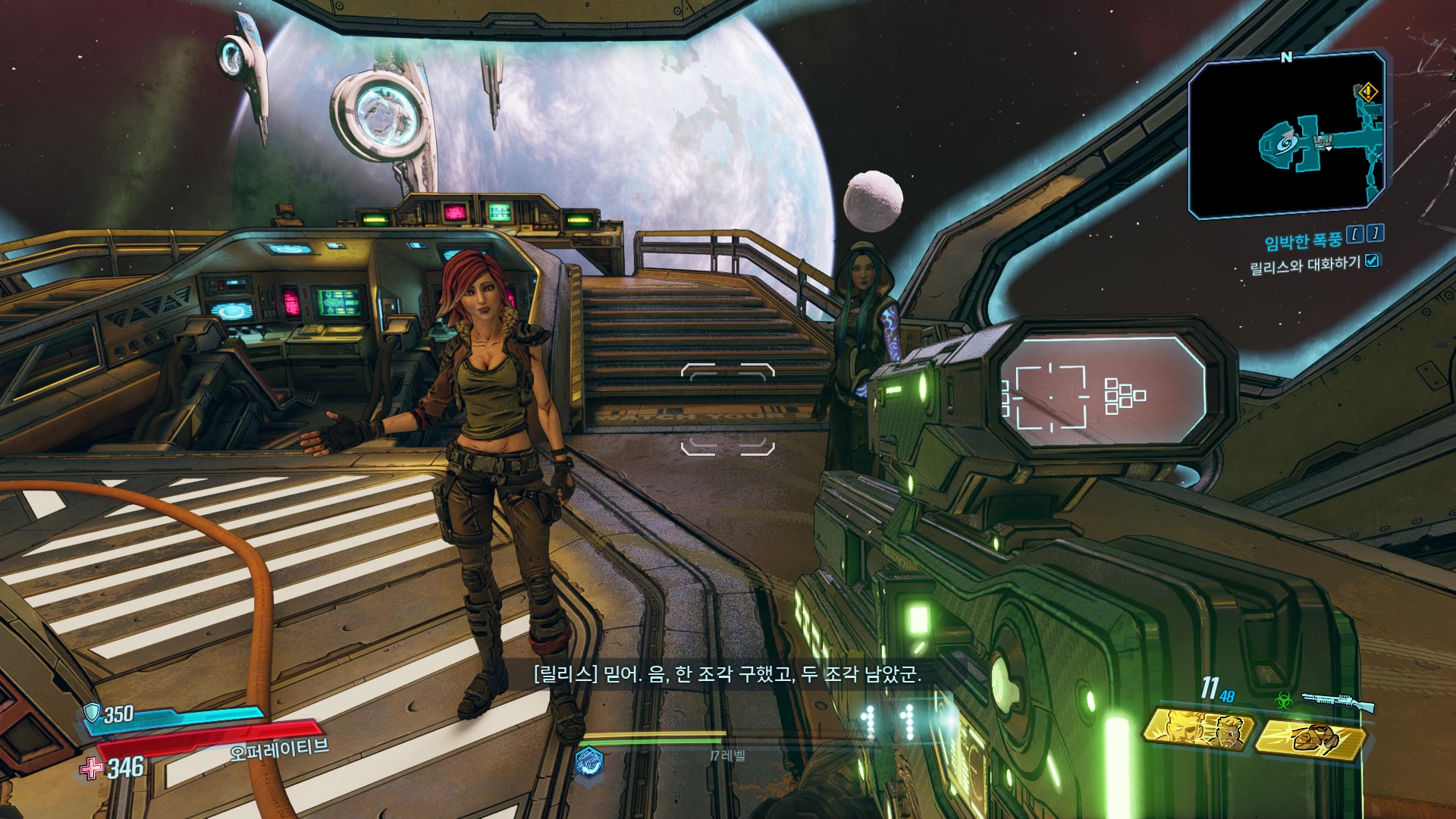Viewport: 1456px width, 819px height.
Task: Click the hexagon class badge by level bar
Action: tap(589, 761)
